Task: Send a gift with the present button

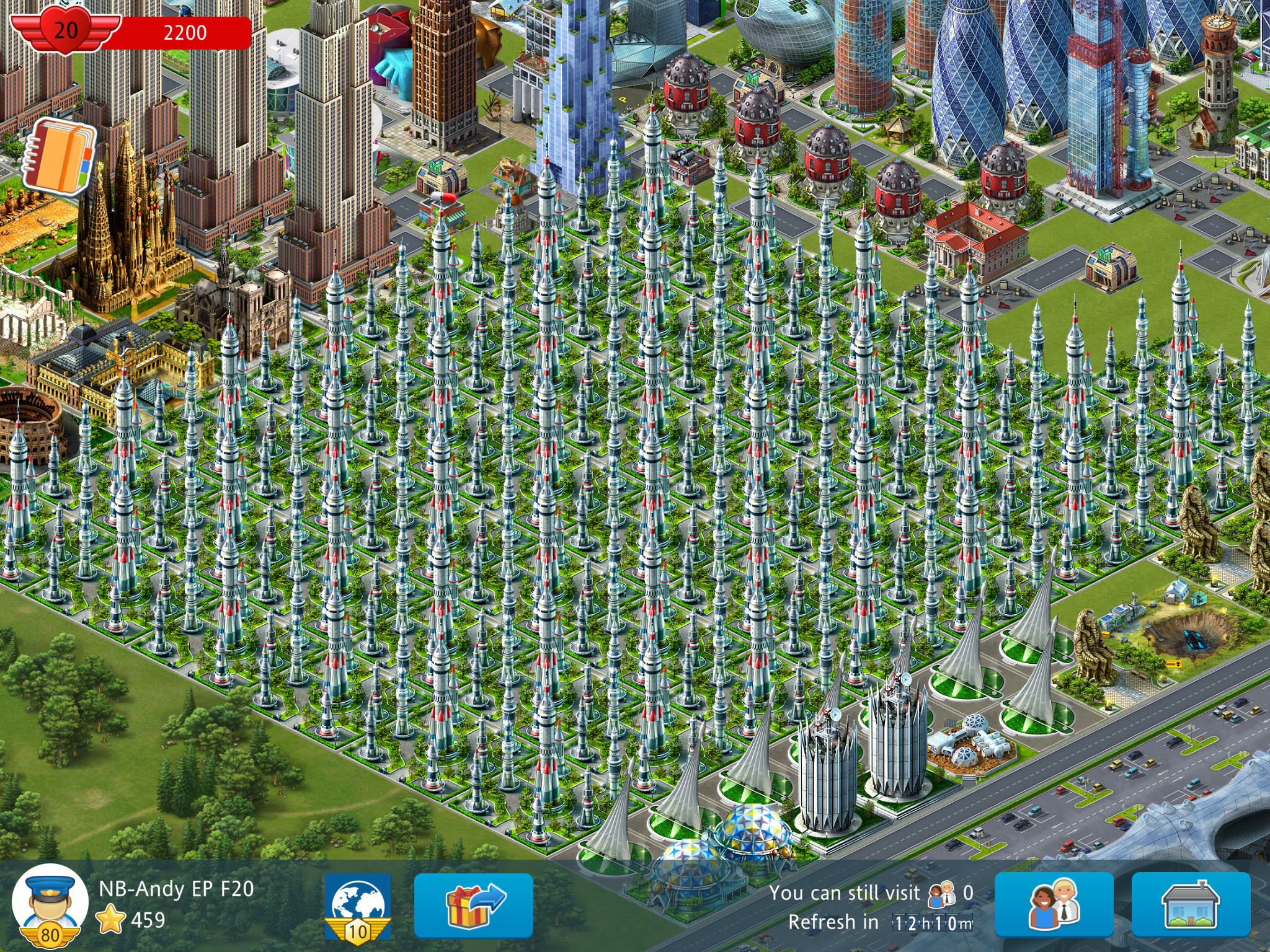Action: click(473, 905)
